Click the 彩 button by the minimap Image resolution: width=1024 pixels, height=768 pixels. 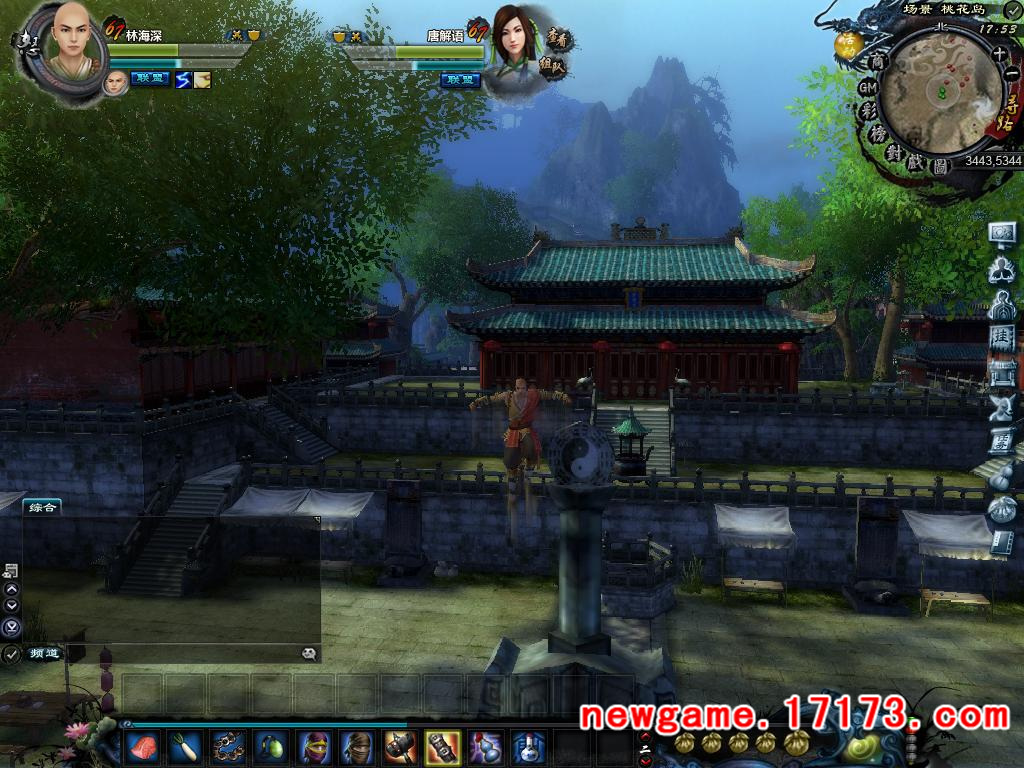click(x=869, y=111)
